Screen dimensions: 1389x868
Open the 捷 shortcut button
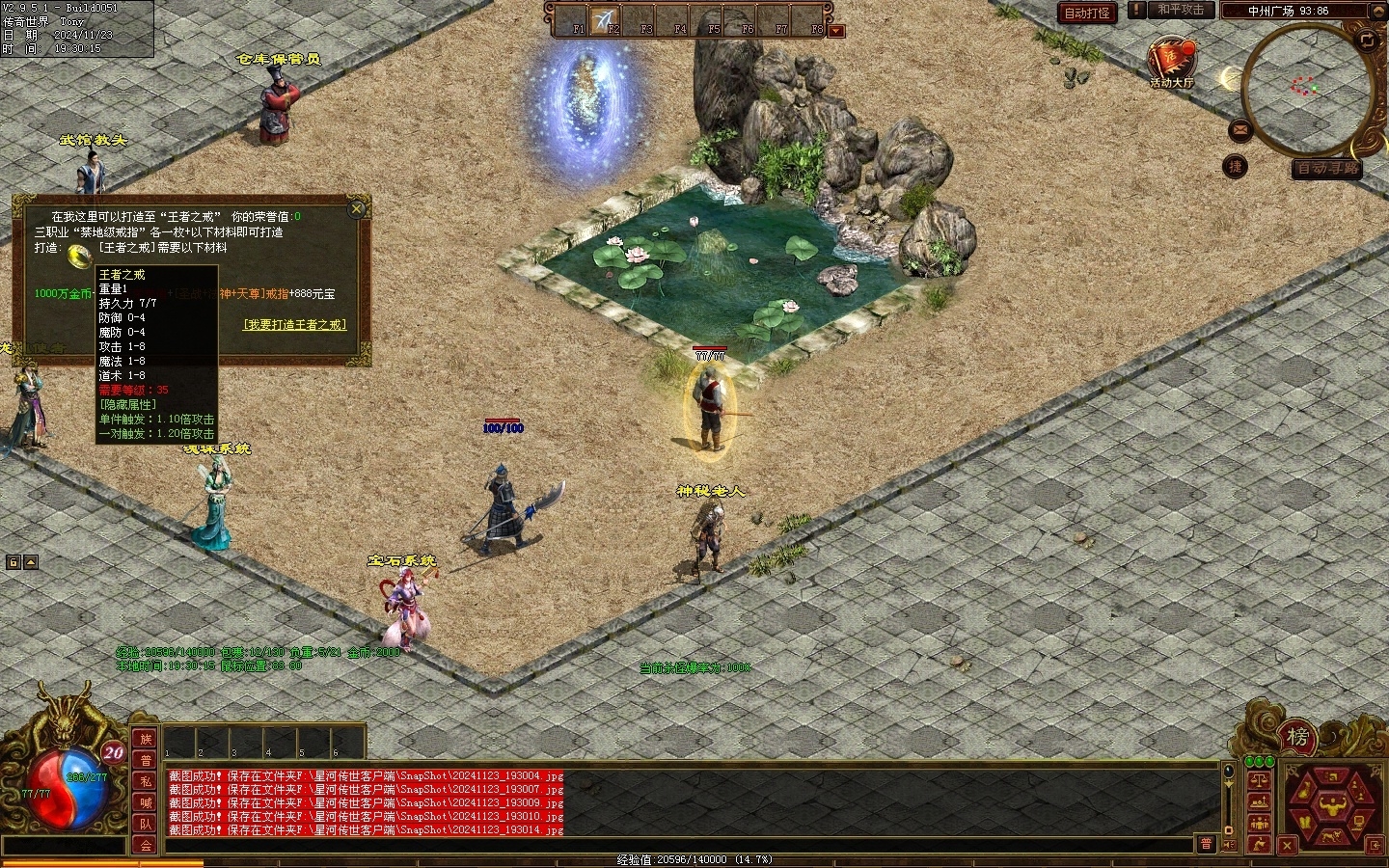tap(1236, 166)
